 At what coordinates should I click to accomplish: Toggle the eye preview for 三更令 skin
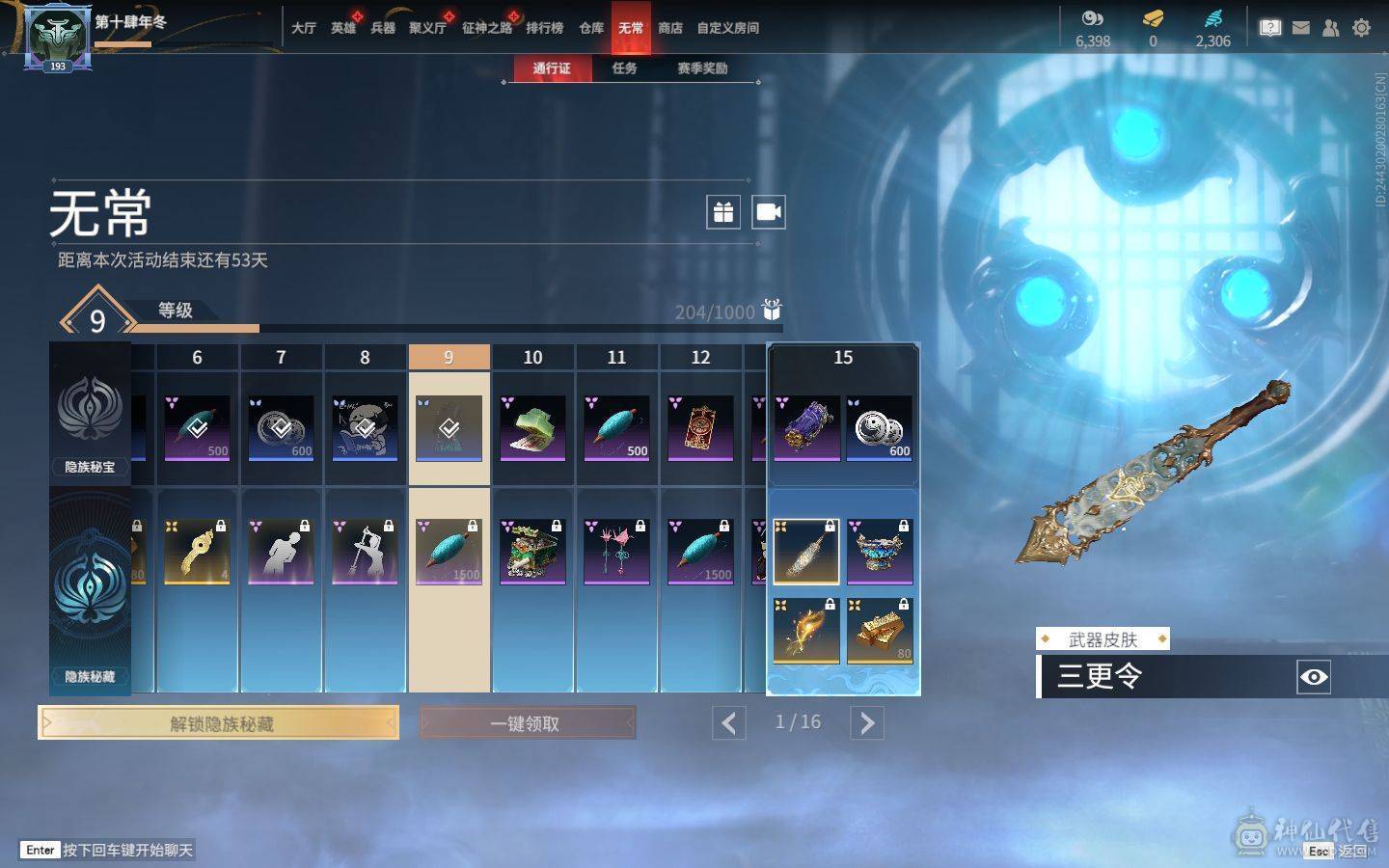1314,677
